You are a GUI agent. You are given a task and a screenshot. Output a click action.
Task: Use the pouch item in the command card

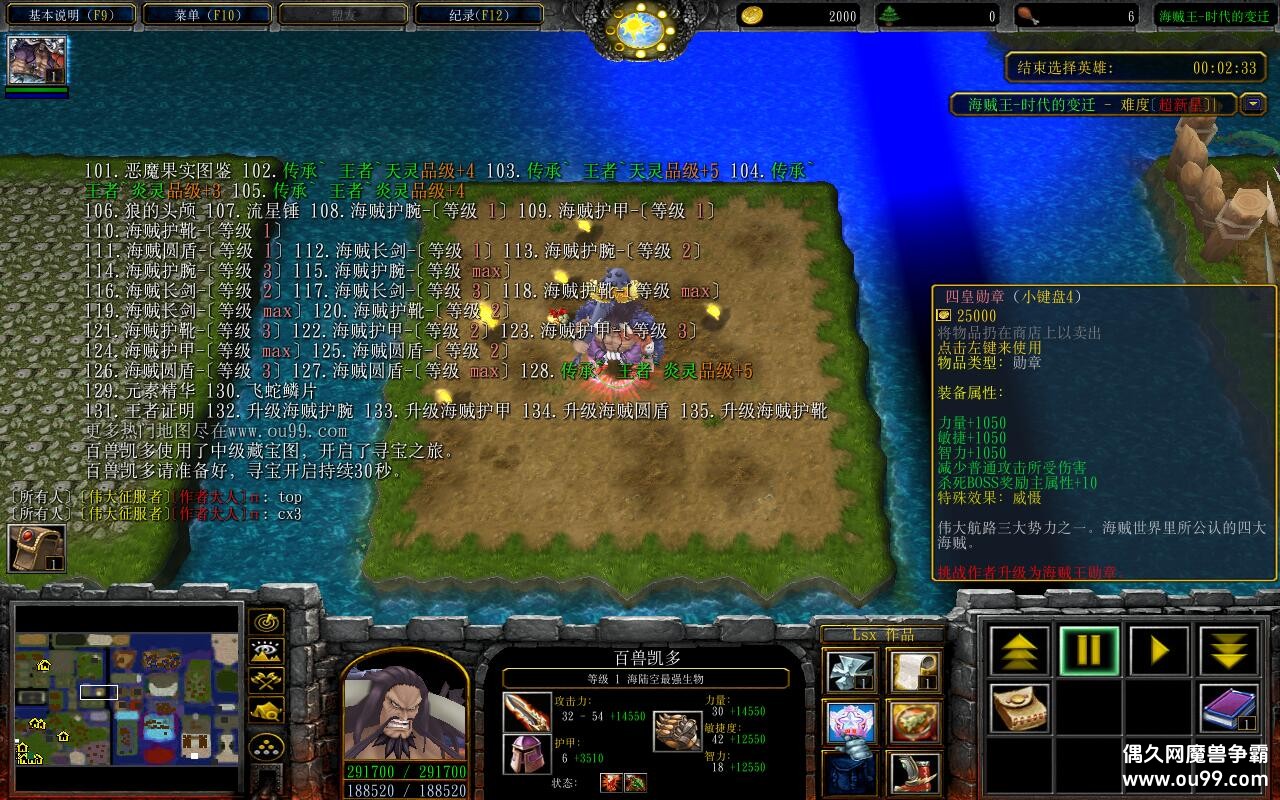[x=1019, y=707]
